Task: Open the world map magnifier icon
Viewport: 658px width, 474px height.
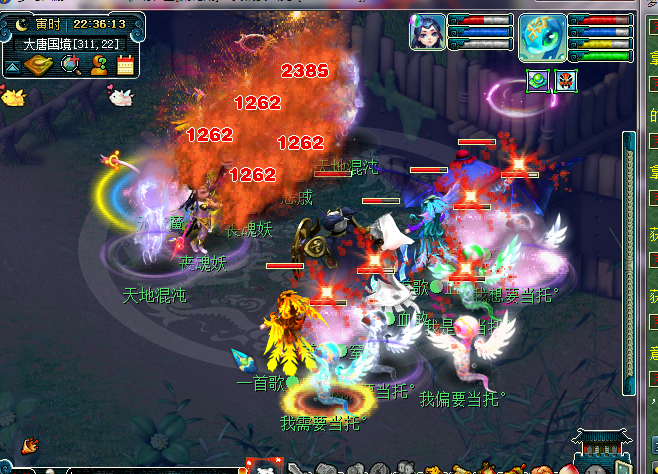Action: pos(71,66)
